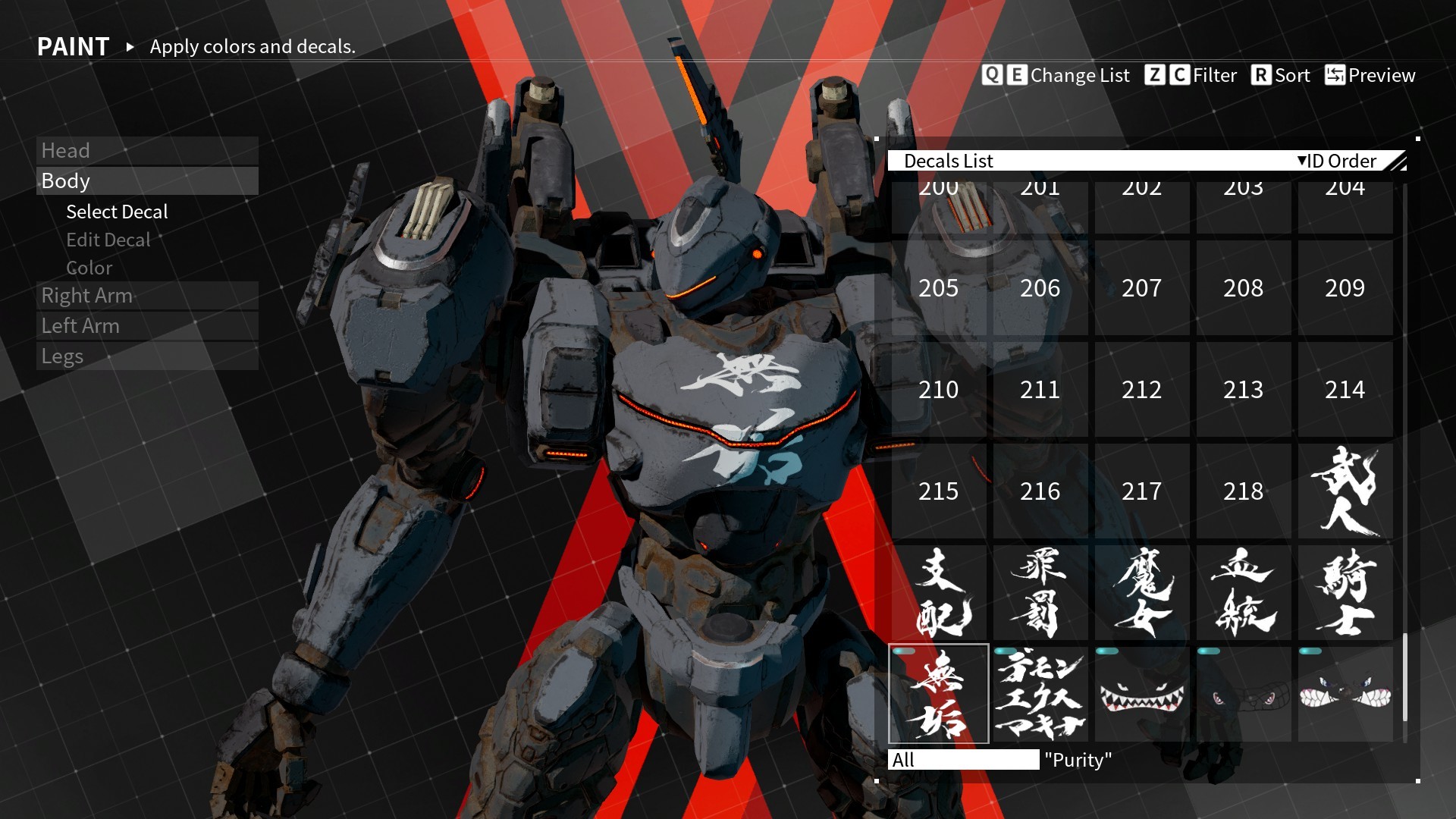The width and height of the screenshot is (1456, 819).
Task: Select the "Legs" part entry
Action: click(x=64, y=356)
